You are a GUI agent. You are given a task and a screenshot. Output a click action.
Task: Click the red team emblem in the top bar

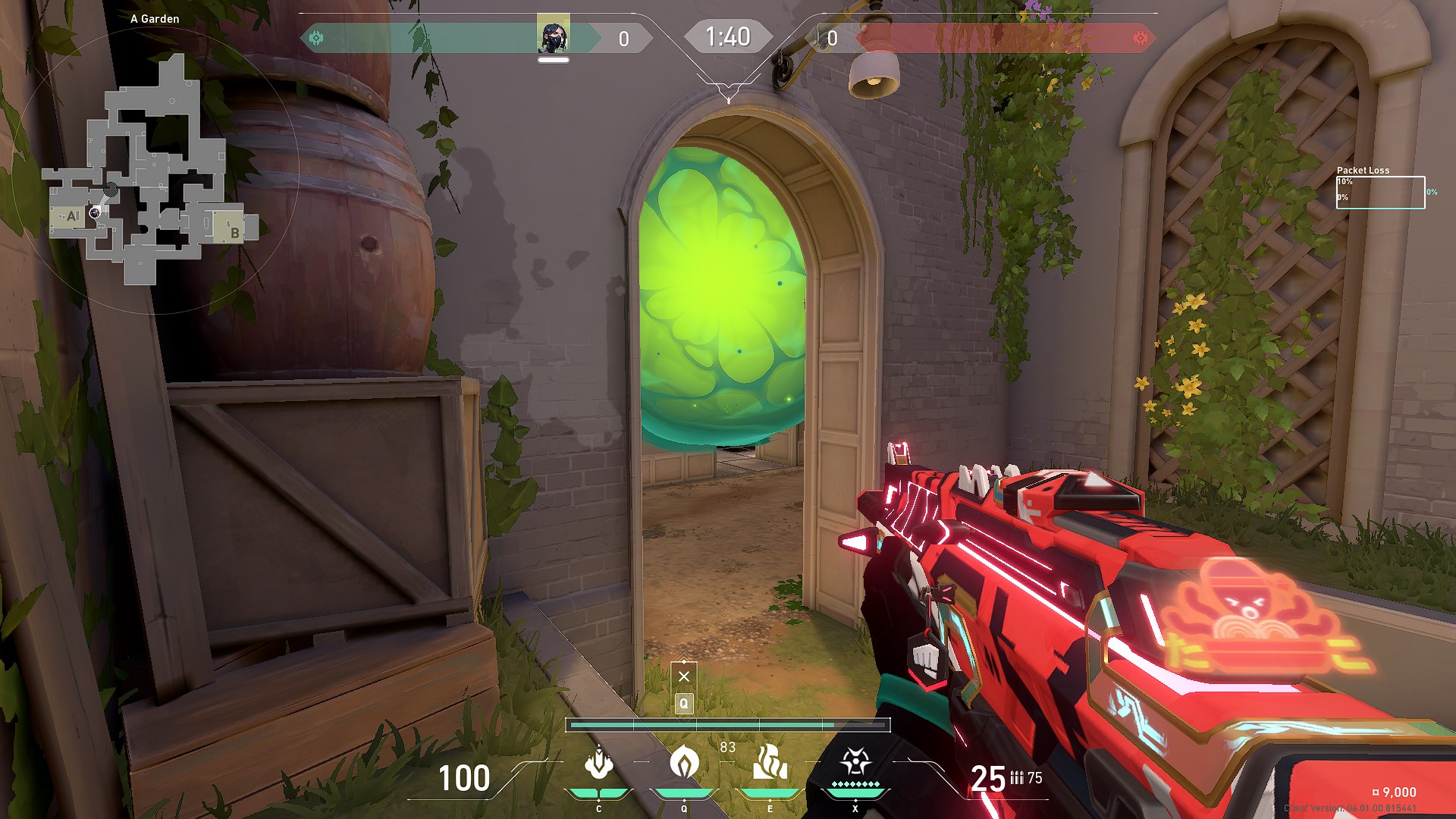point(1140,38)
